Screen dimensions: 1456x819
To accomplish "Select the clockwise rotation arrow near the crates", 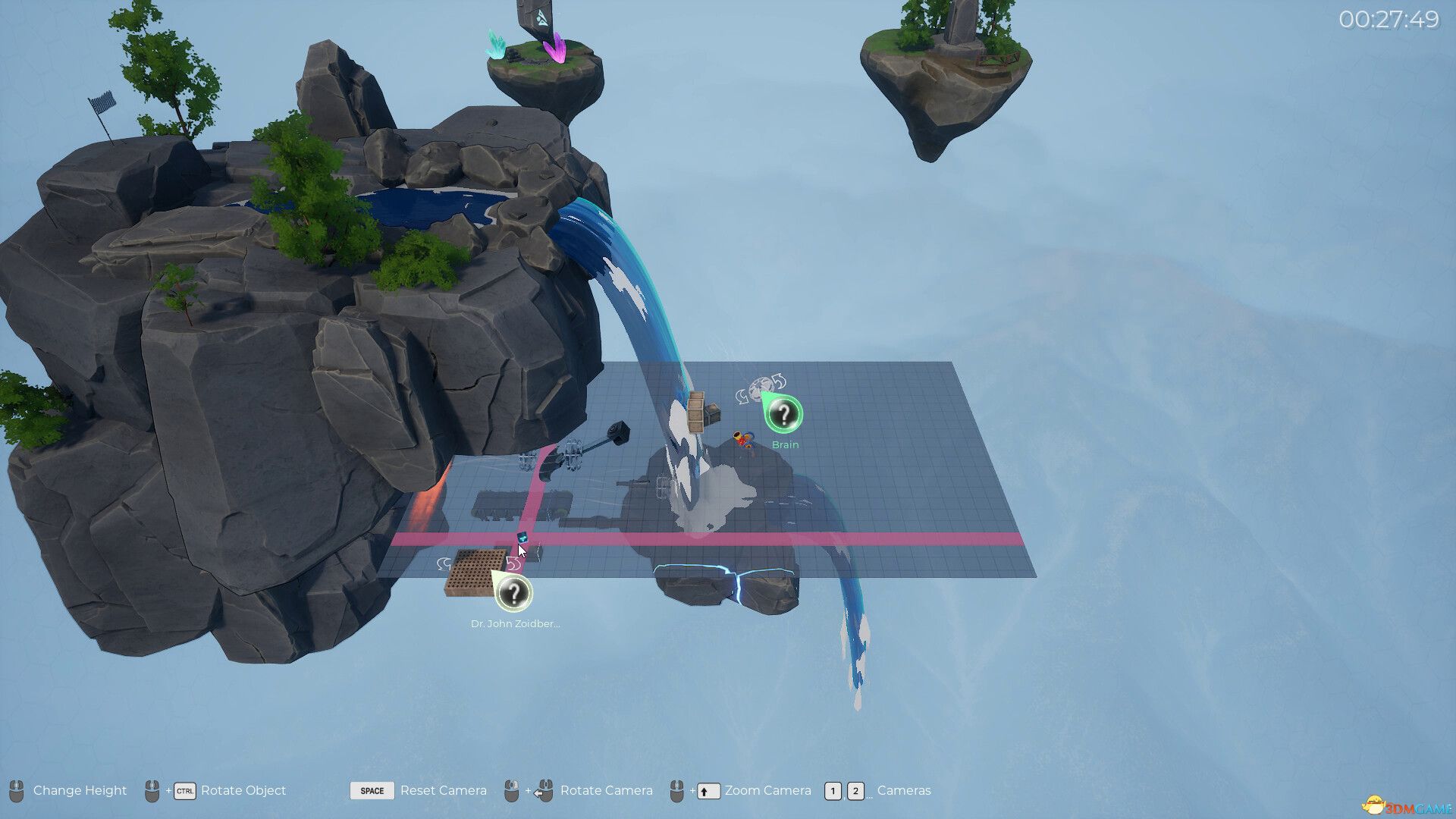I will tap(778, 381).
